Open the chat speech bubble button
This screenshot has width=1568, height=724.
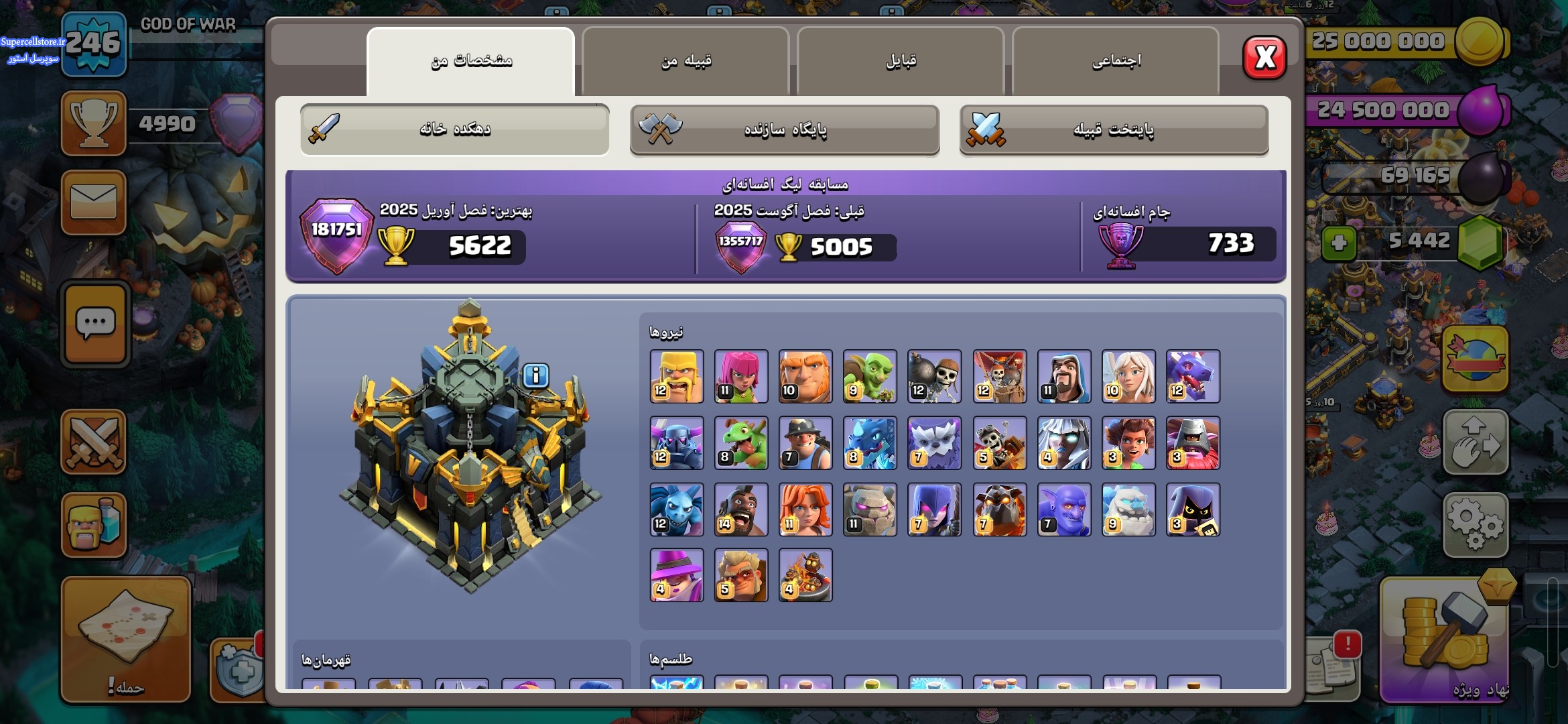coord(95,324)
